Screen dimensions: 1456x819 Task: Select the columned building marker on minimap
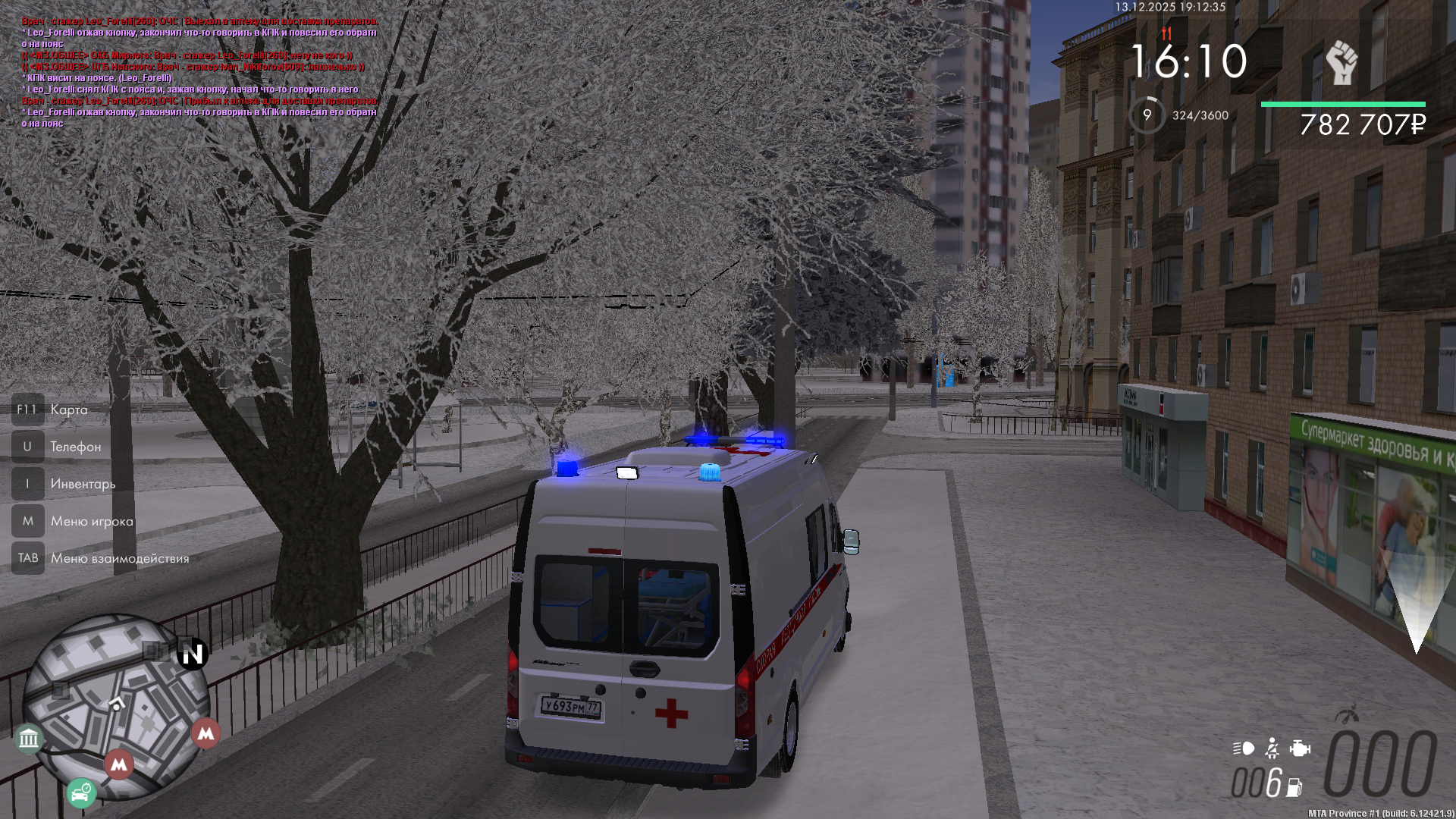click(29, 737)
